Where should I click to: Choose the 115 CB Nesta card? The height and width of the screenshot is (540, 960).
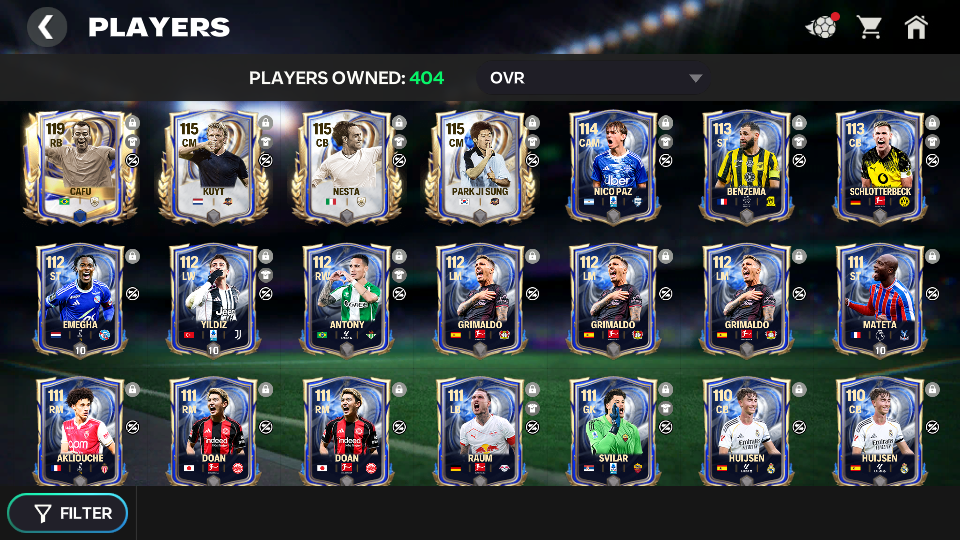pos(346,165)
